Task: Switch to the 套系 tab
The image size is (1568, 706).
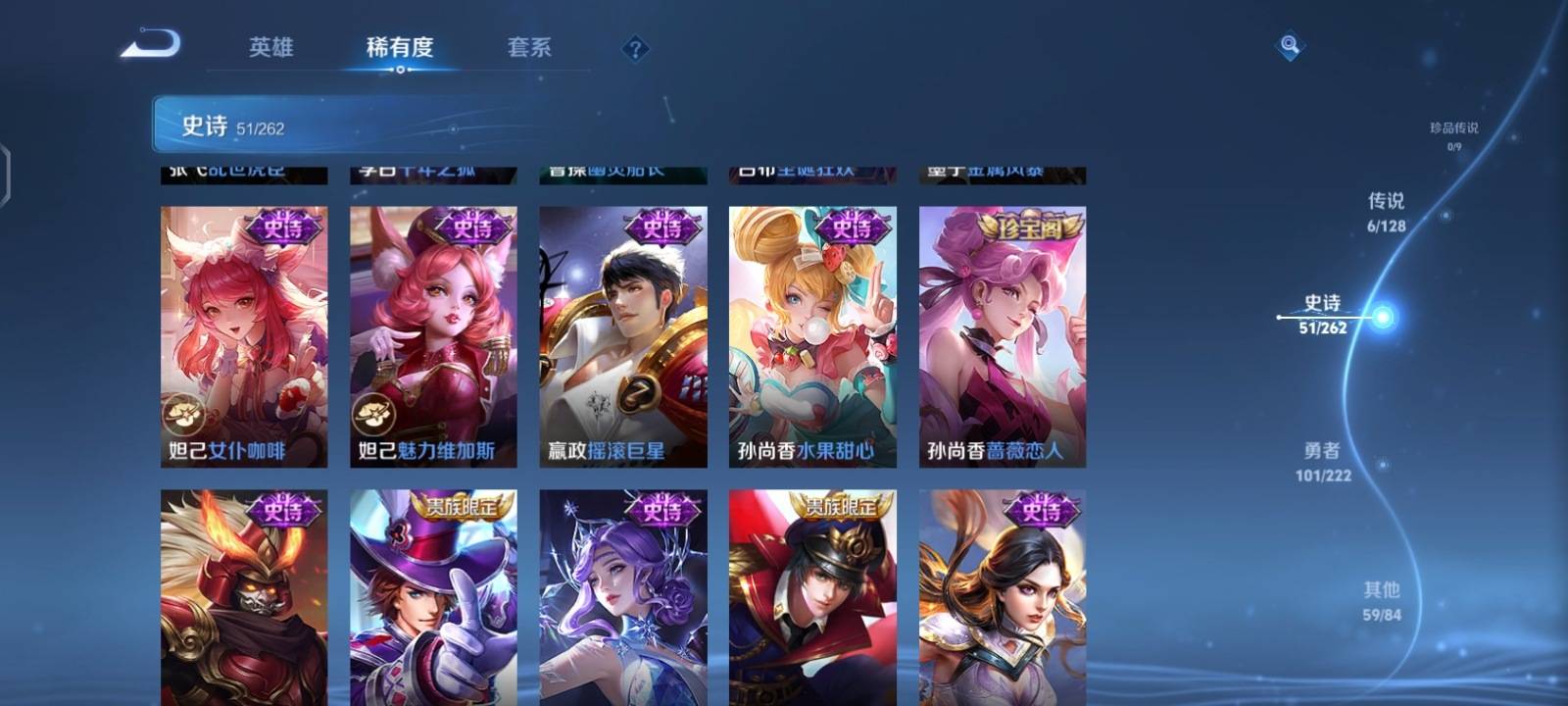Action: pos(527,47)
